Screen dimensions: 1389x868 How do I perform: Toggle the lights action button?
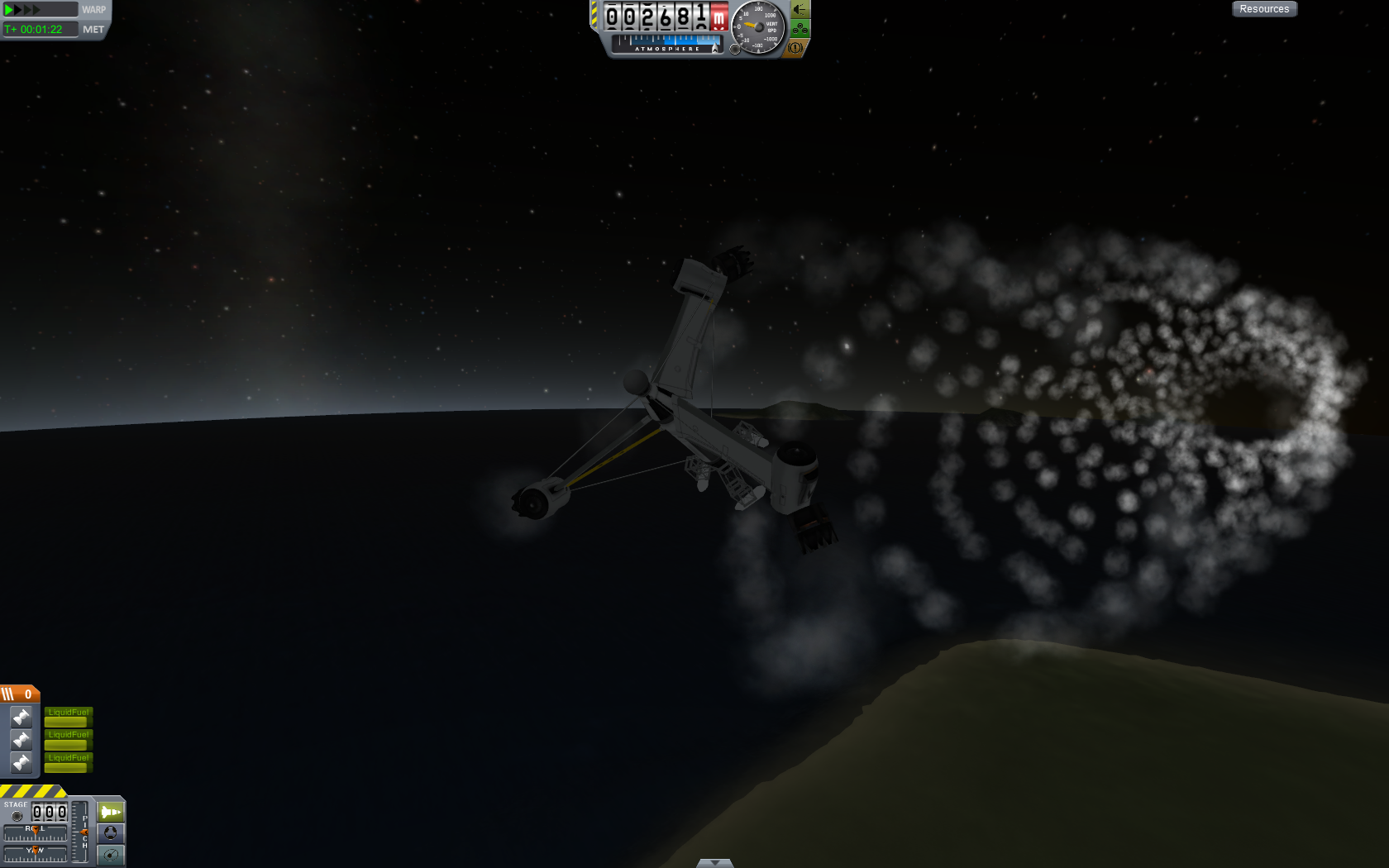(x=800, y=9)
